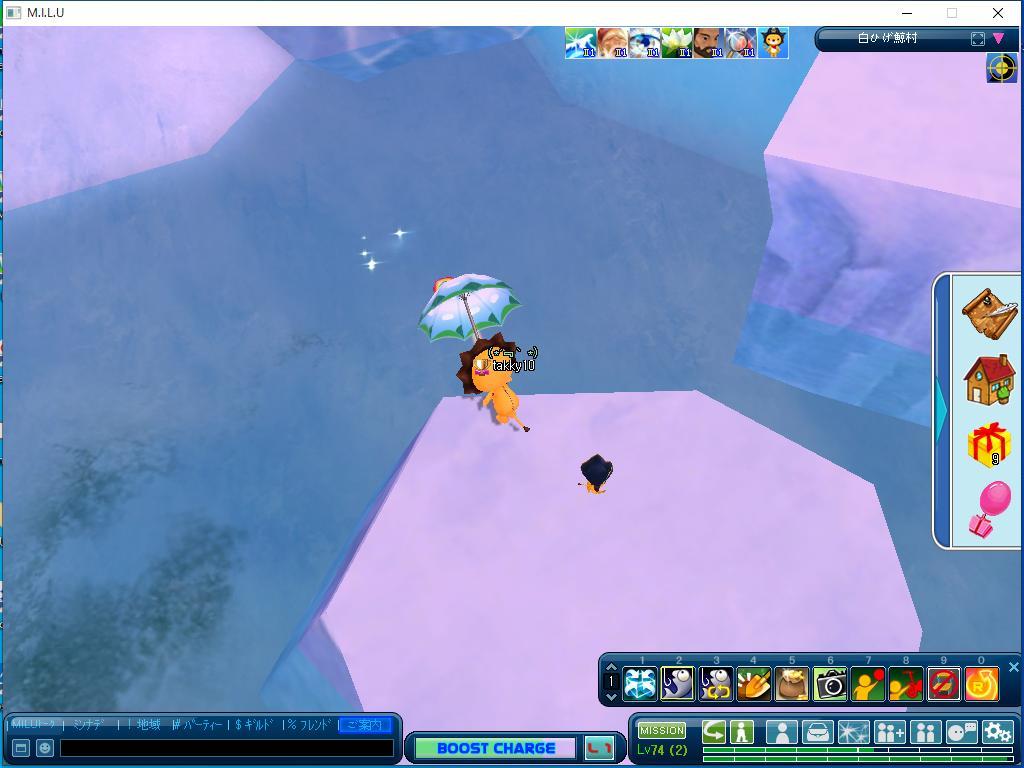The width and height of the screenshot is (1024, 768).
Task: Open the character profile button
Action: point(781,732)
